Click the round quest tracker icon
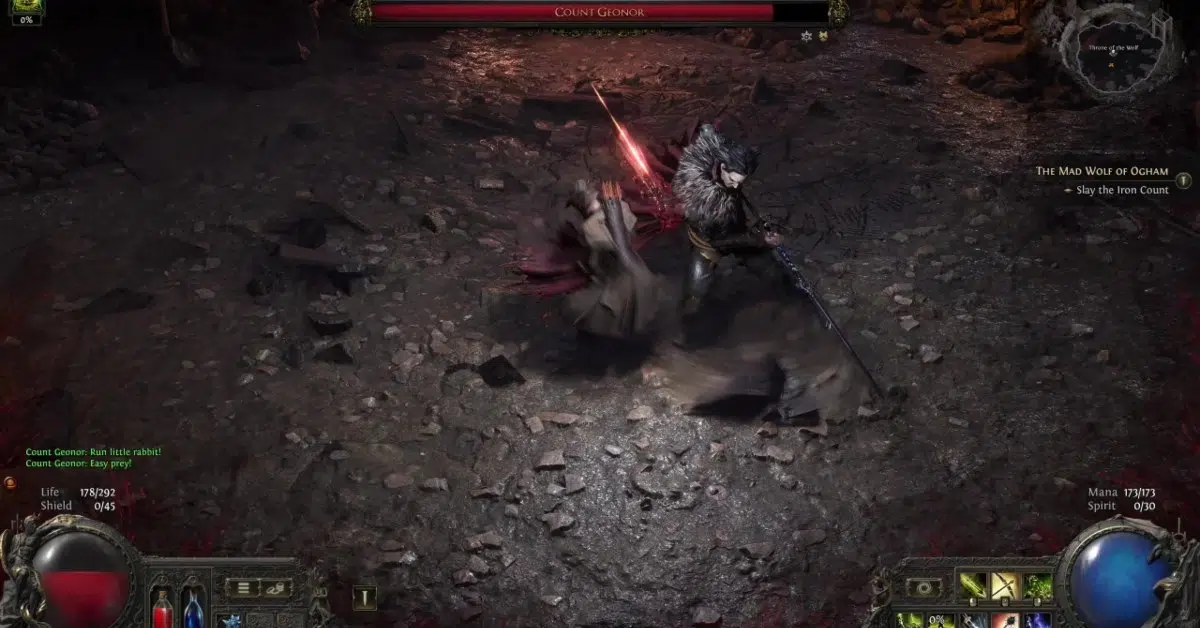Viewport: 1200px width, 628px height. 1184,181
